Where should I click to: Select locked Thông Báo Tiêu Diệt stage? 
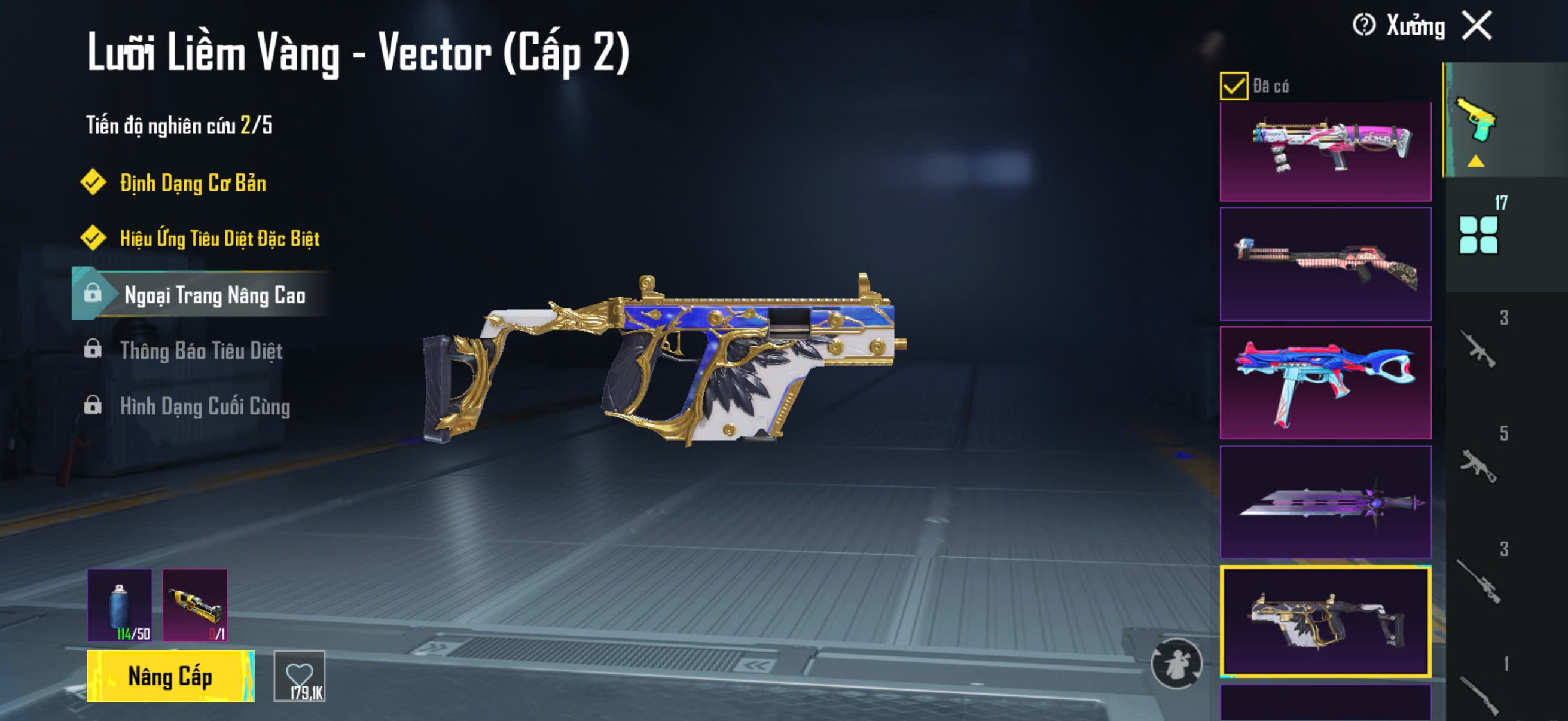click(x=201, y=350)
